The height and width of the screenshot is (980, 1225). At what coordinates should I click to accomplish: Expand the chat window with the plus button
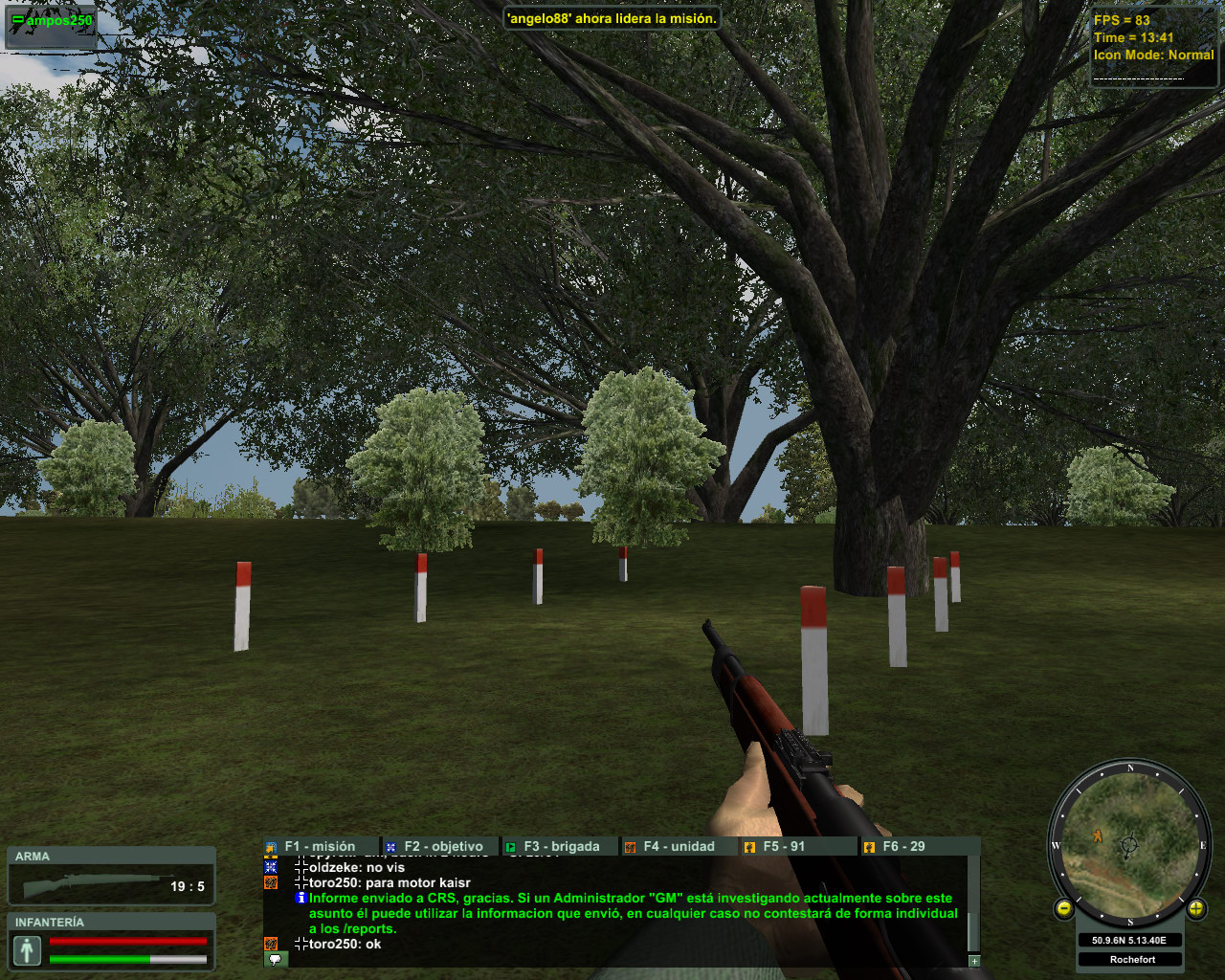(974, 961)
